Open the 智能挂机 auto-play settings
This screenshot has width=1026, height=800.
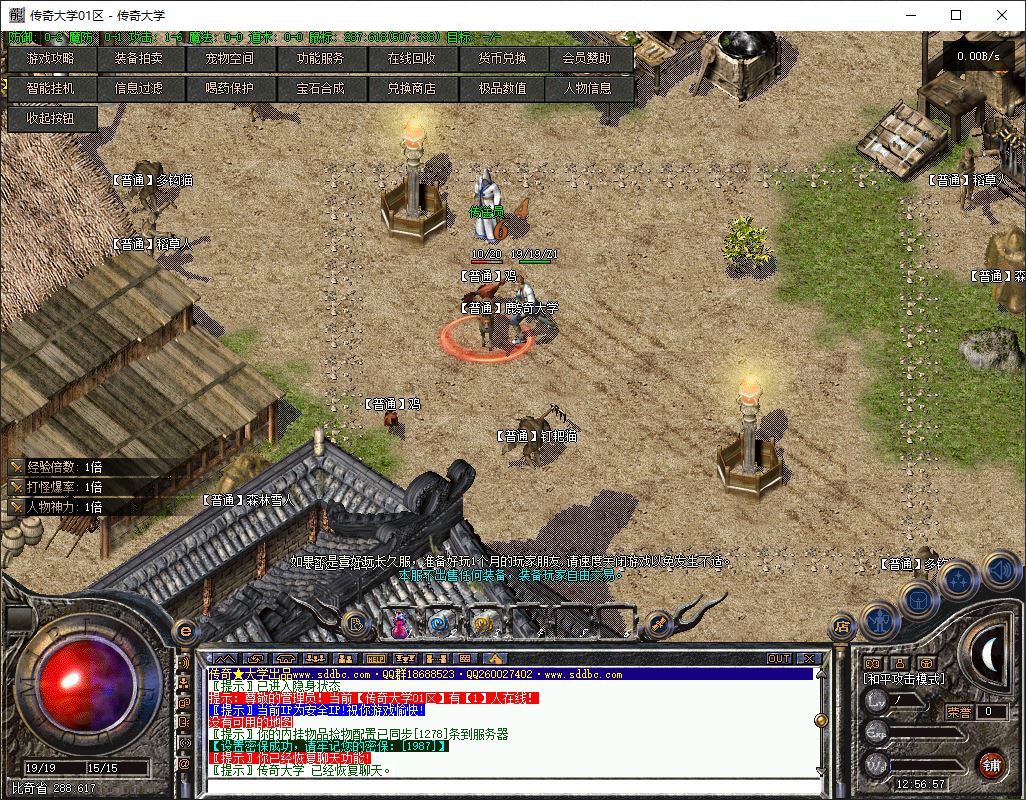click(x=52, y=88)
